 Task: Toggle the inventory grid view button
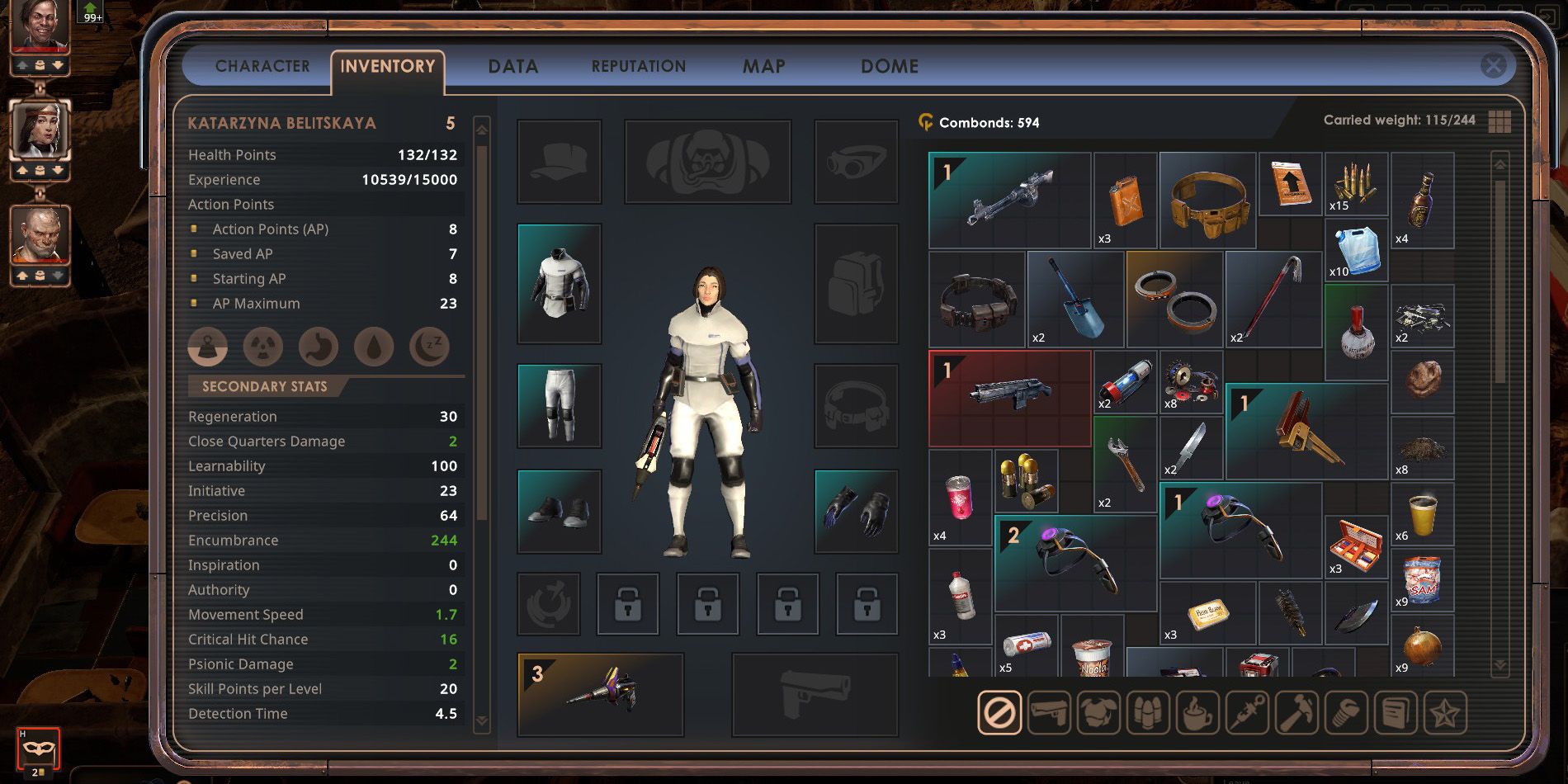click(1500, 121)
